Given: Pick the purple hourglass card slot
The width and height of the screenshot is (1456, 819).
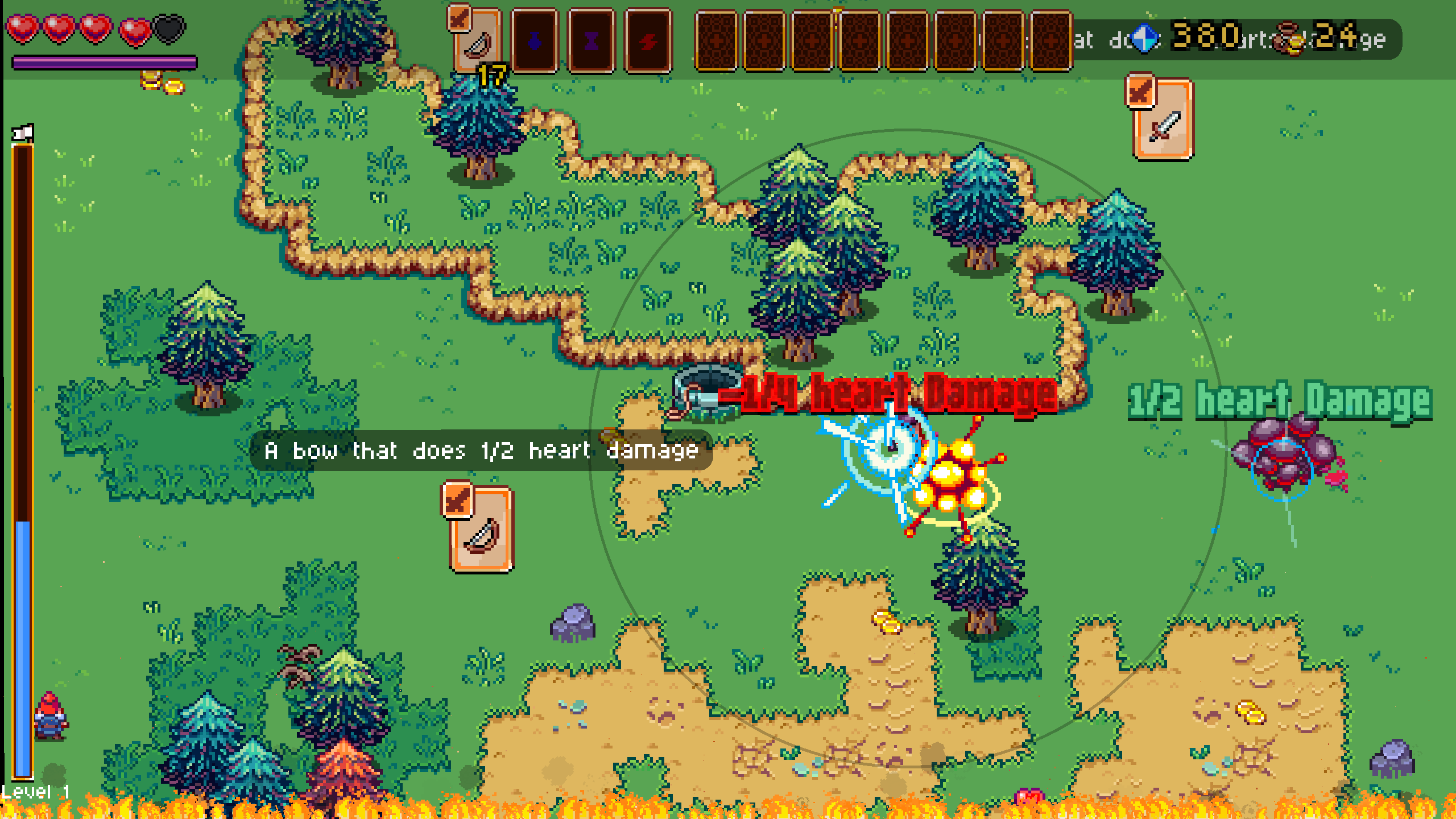Looking at the screenshot, I should pyautogui.click(x=591, y=41).
